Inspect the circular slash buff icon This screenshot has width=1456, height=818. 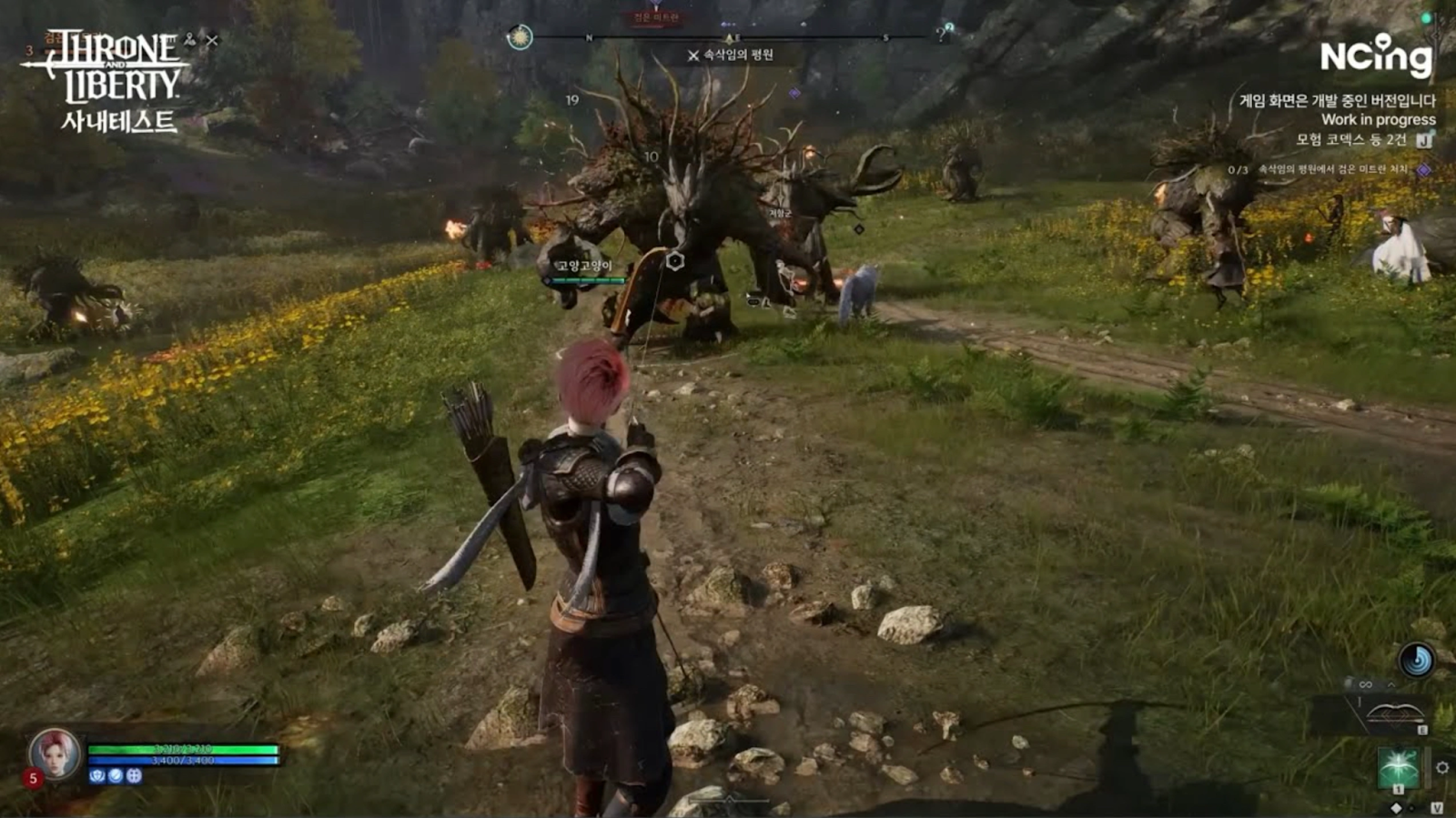coord(116,776)
